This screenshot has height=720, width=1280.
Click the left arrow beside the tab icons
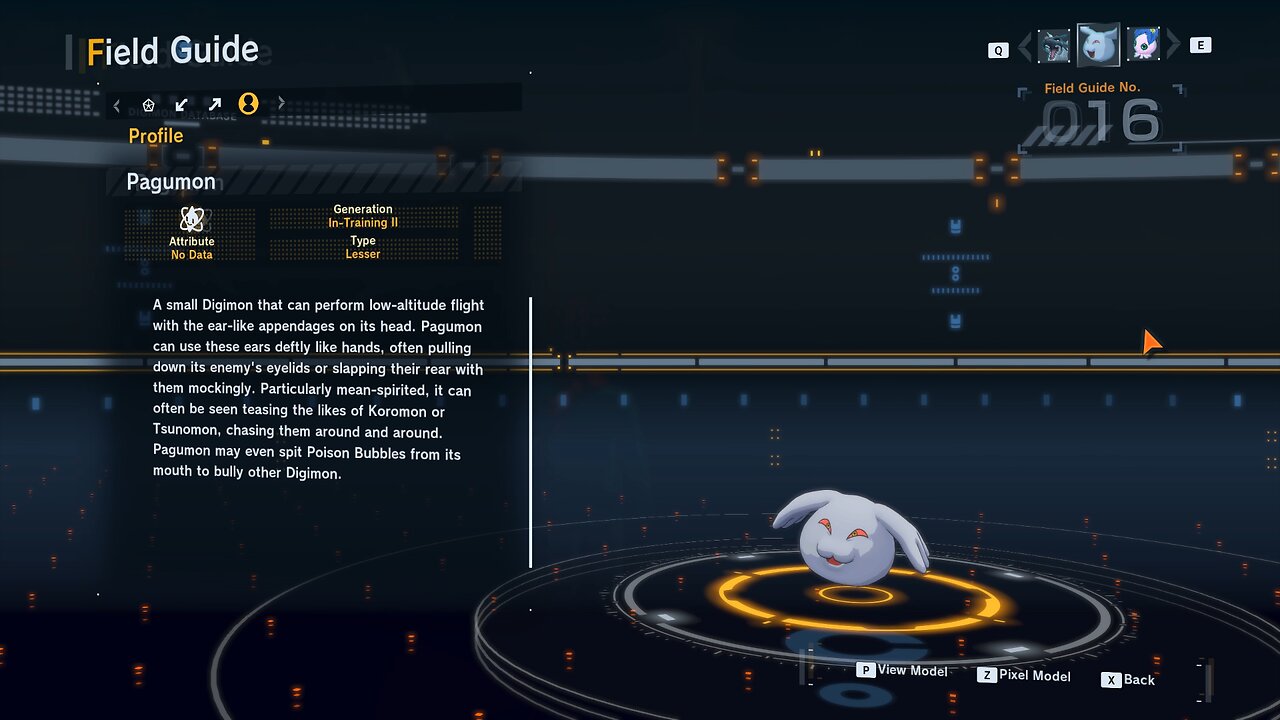[117, 104]
